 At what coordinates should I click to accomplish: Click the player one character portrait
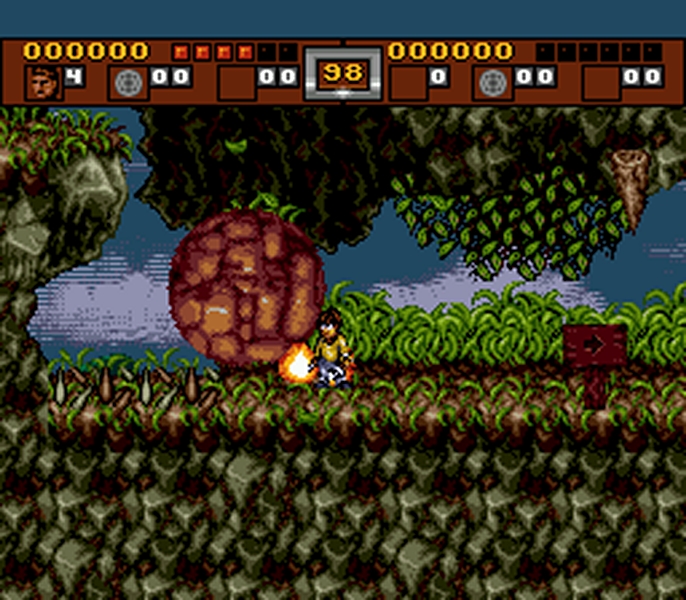click(x=42, y=82)
